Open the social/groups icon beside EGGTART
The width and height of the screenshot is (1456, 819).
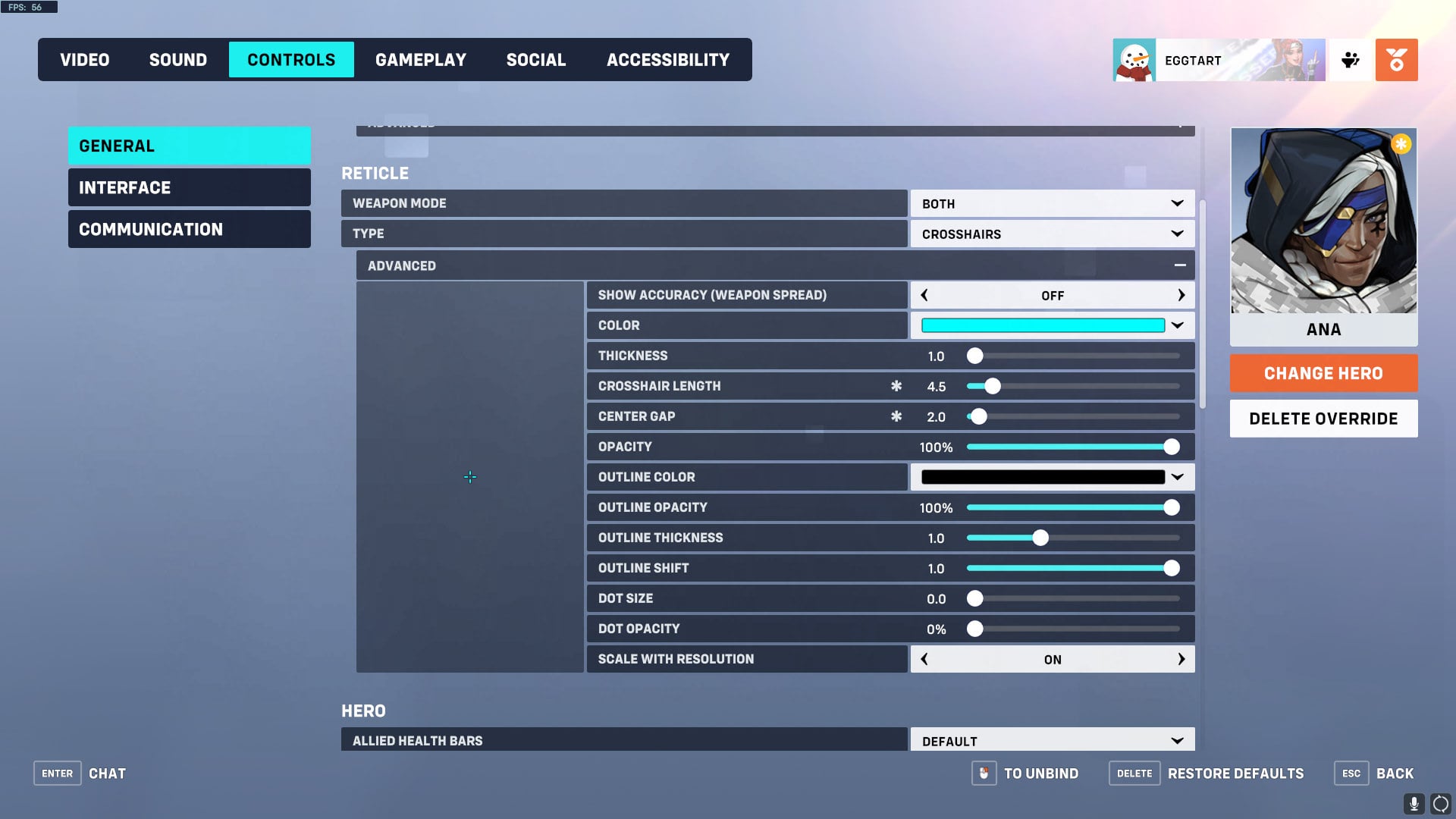[x=1349, y=59]
